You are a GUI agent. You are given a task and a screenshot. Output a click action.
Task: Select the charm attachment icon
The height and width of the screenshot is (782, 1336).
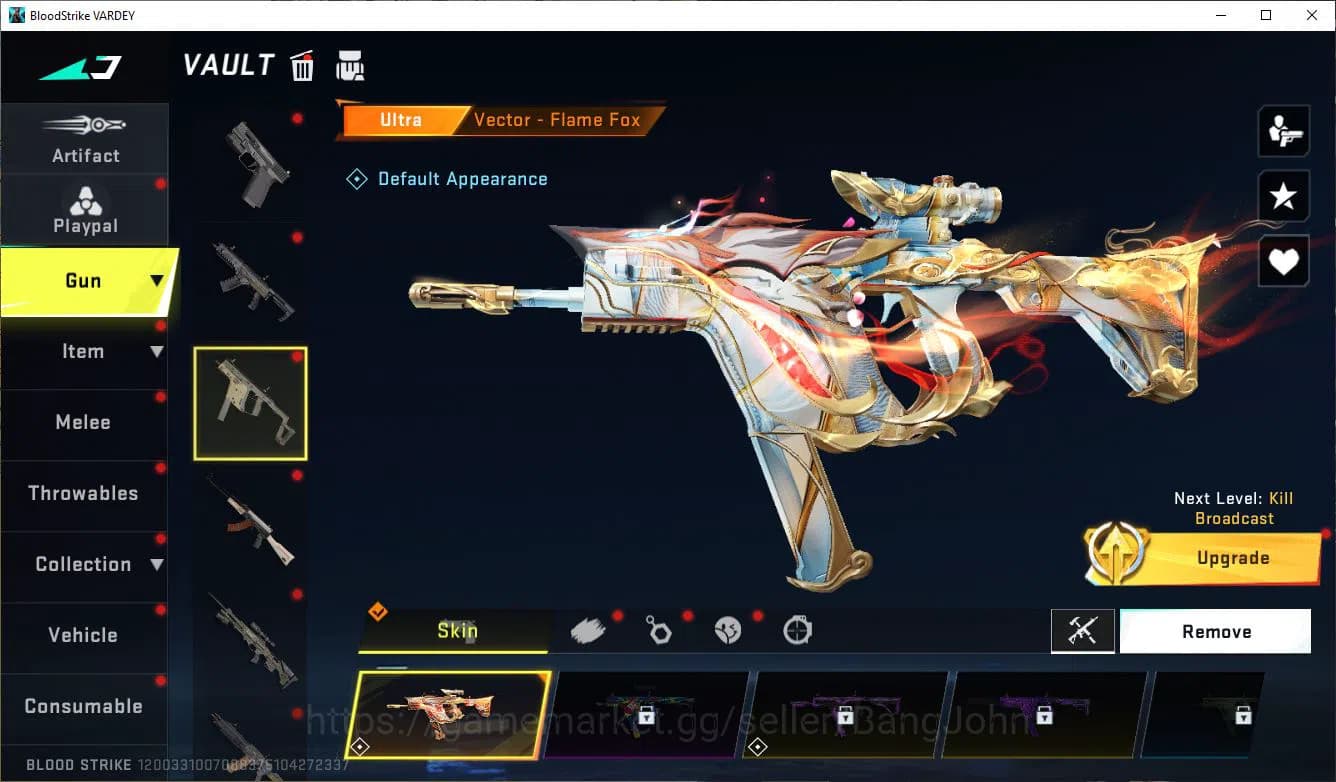[x=659, y=630]
